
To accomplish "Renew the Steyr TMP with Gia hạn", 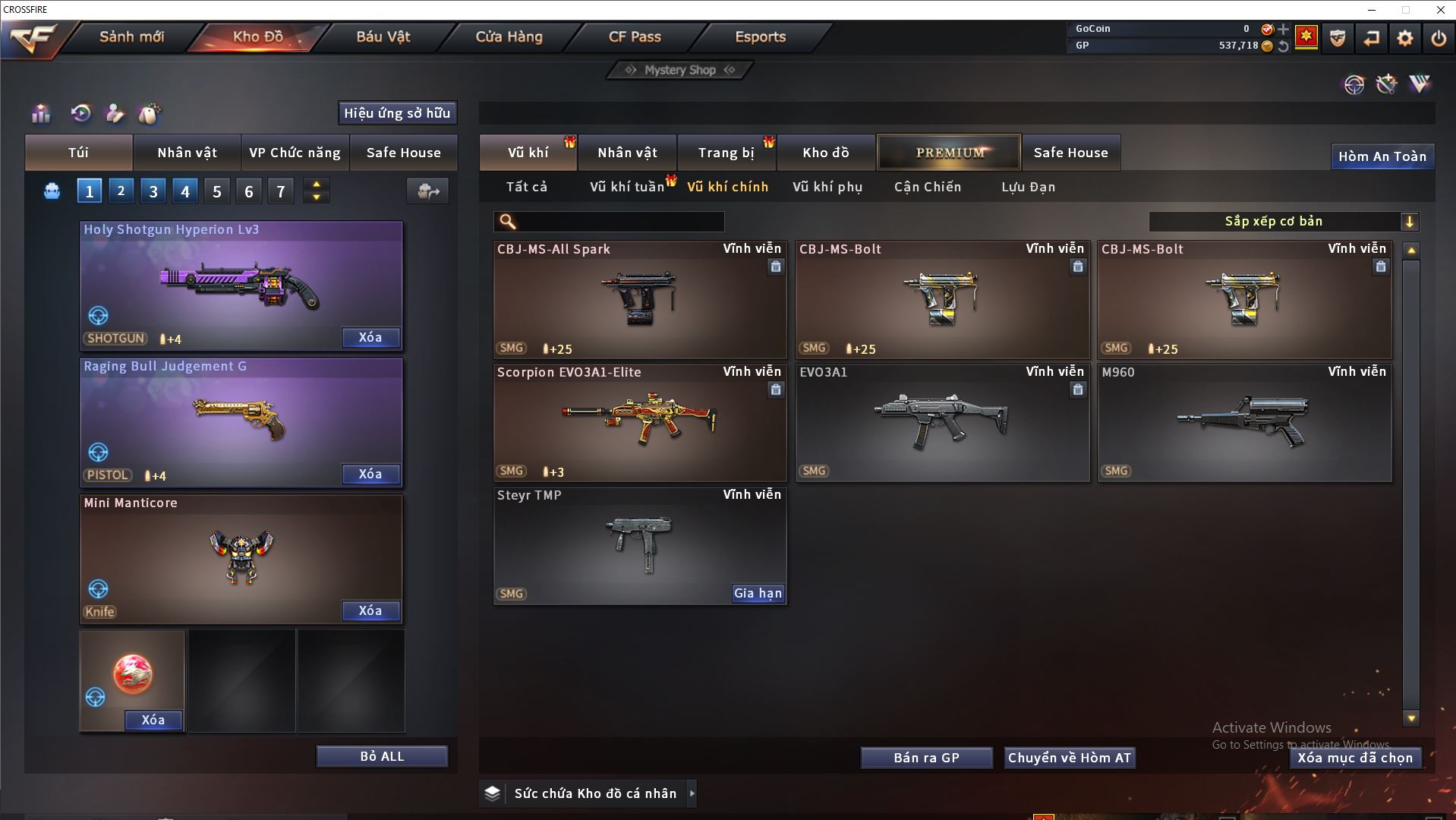I will pos(758,593).
